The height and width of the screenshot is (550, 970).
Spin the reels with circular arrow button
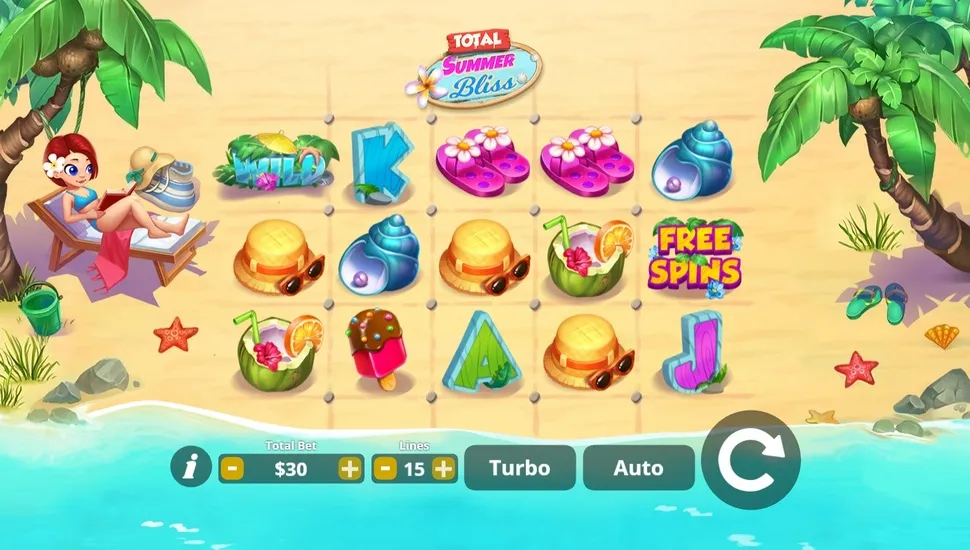point(750,460)
